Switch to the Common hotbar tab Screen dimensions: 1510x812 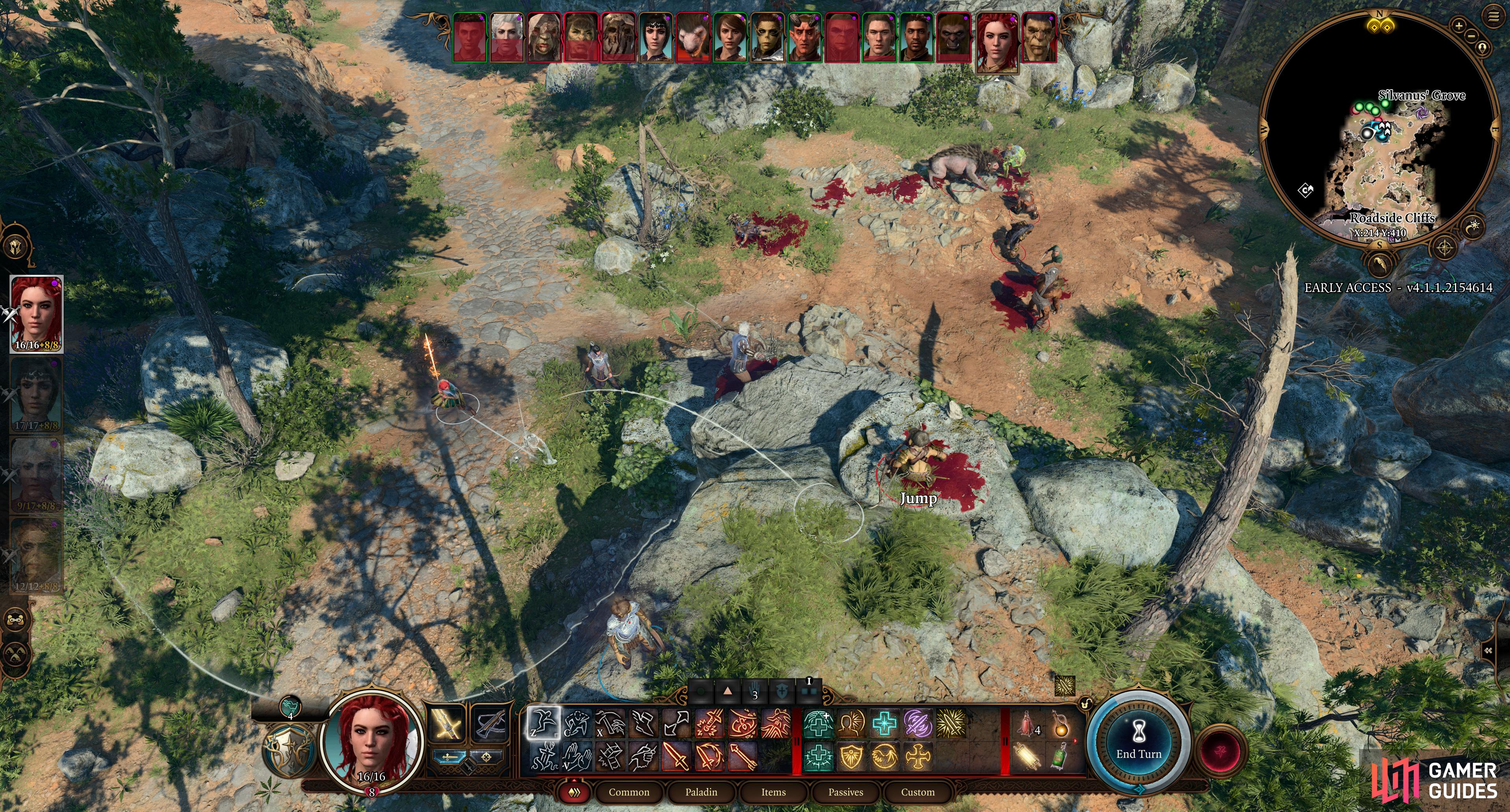pyautogui.click(x=628, y=792)
